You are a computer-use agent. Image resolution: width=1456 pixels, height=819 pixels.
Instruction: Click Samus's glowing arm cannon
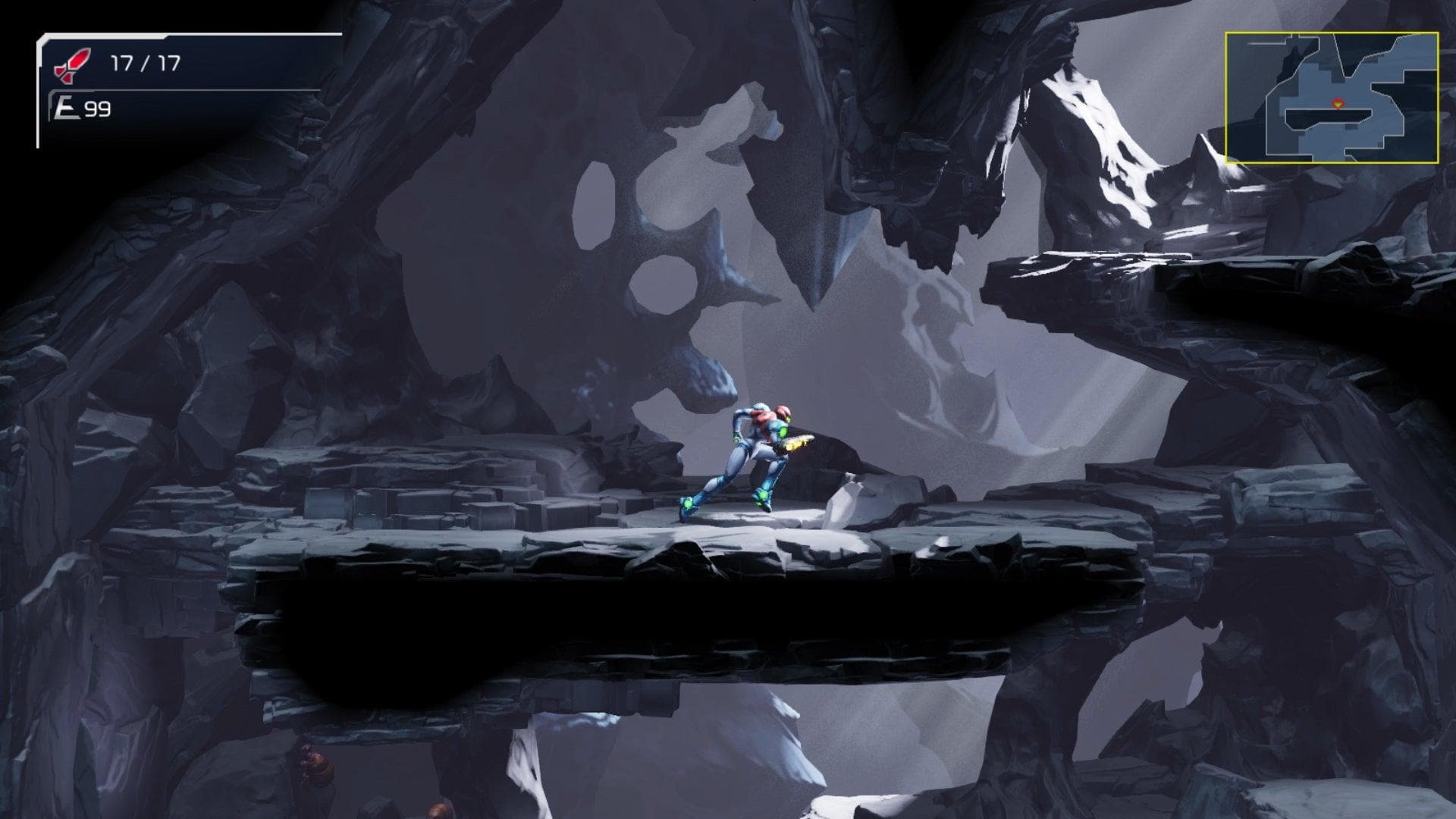tap(800, 441)
